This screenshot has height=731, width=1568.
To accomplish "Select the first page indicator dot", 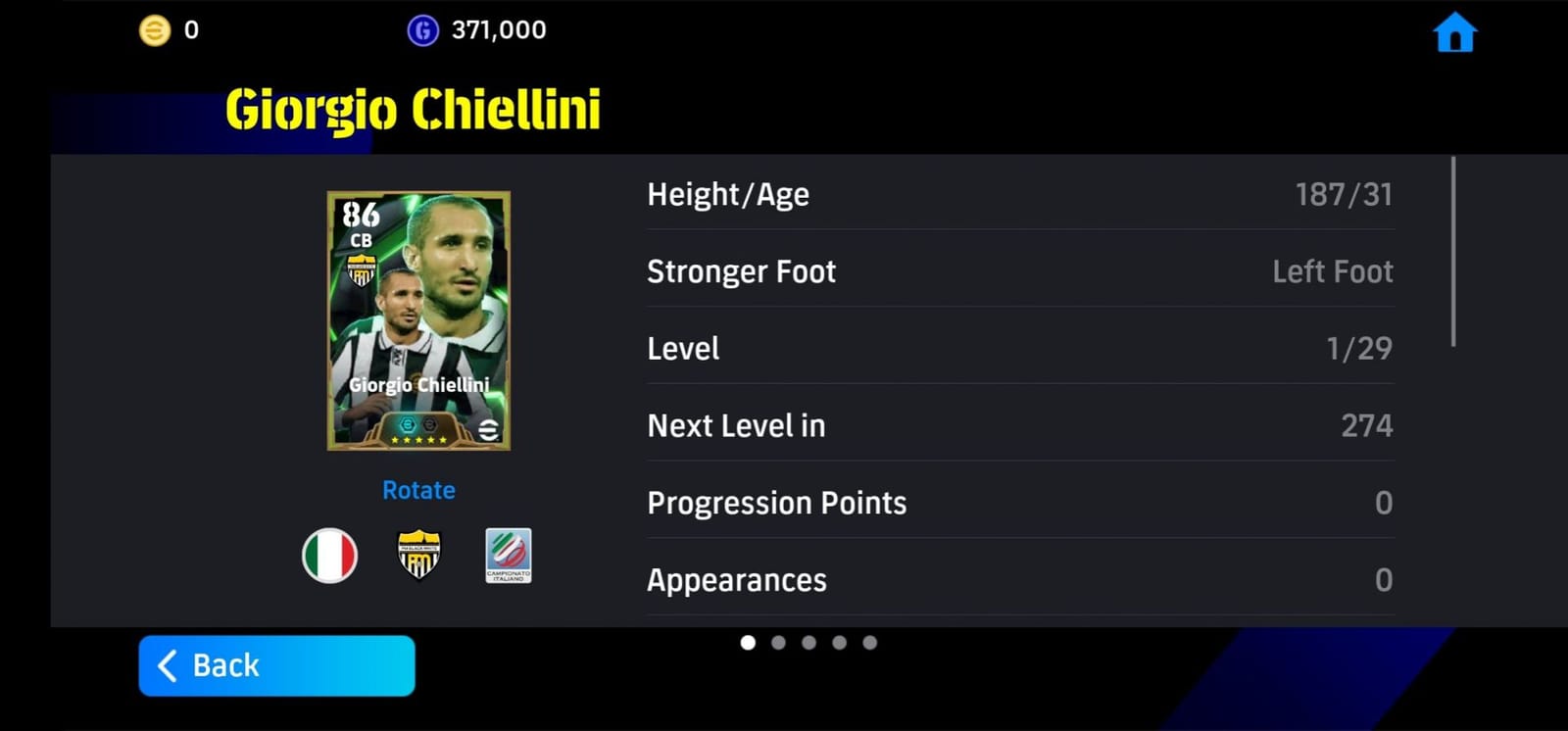I will [750, 642].
